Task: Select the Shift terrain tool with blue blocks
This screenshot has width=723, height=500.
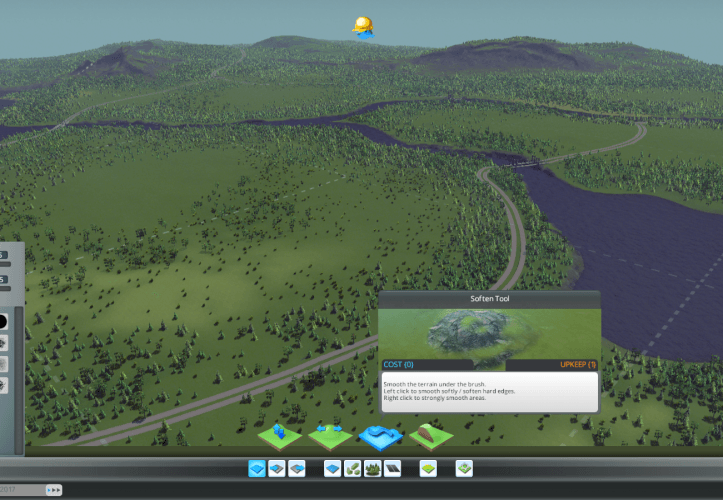Action: coord(280,435)
